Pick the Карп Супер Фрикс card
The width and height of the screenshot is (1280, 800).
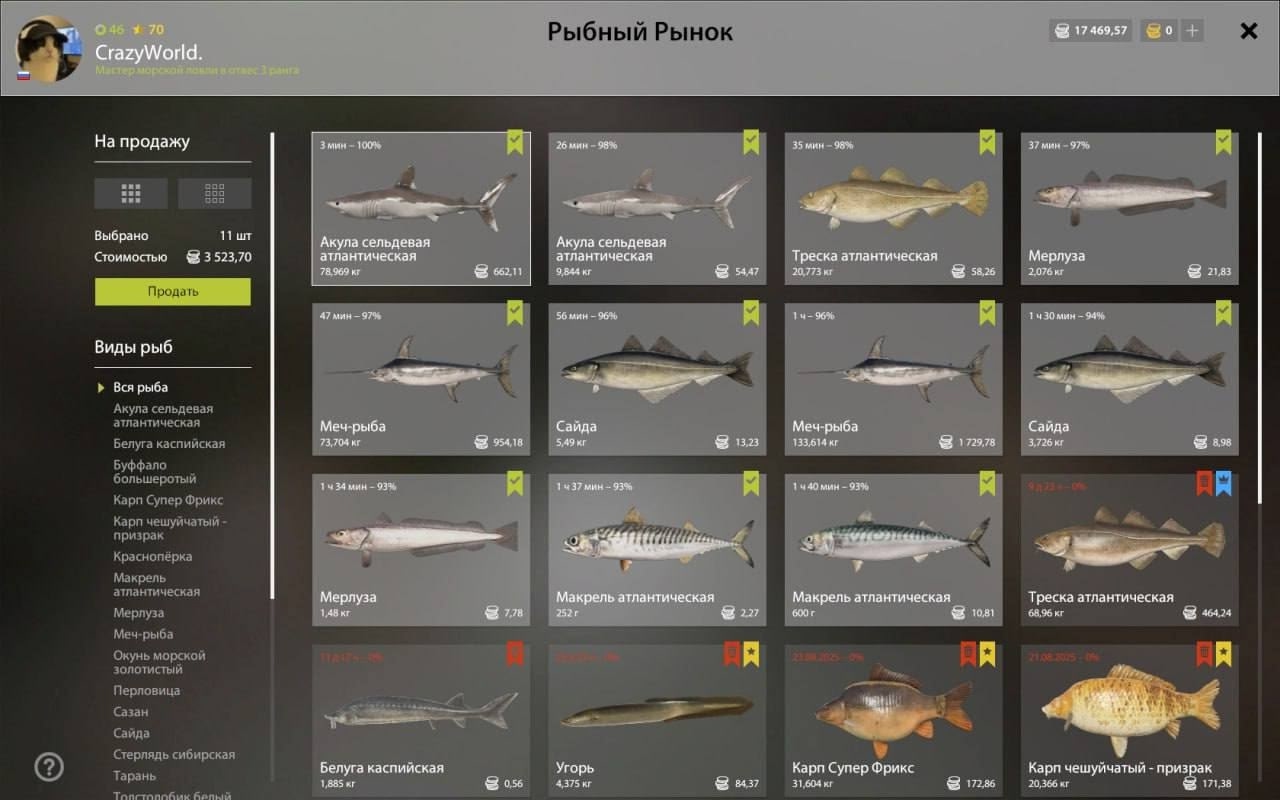[893, 720]
